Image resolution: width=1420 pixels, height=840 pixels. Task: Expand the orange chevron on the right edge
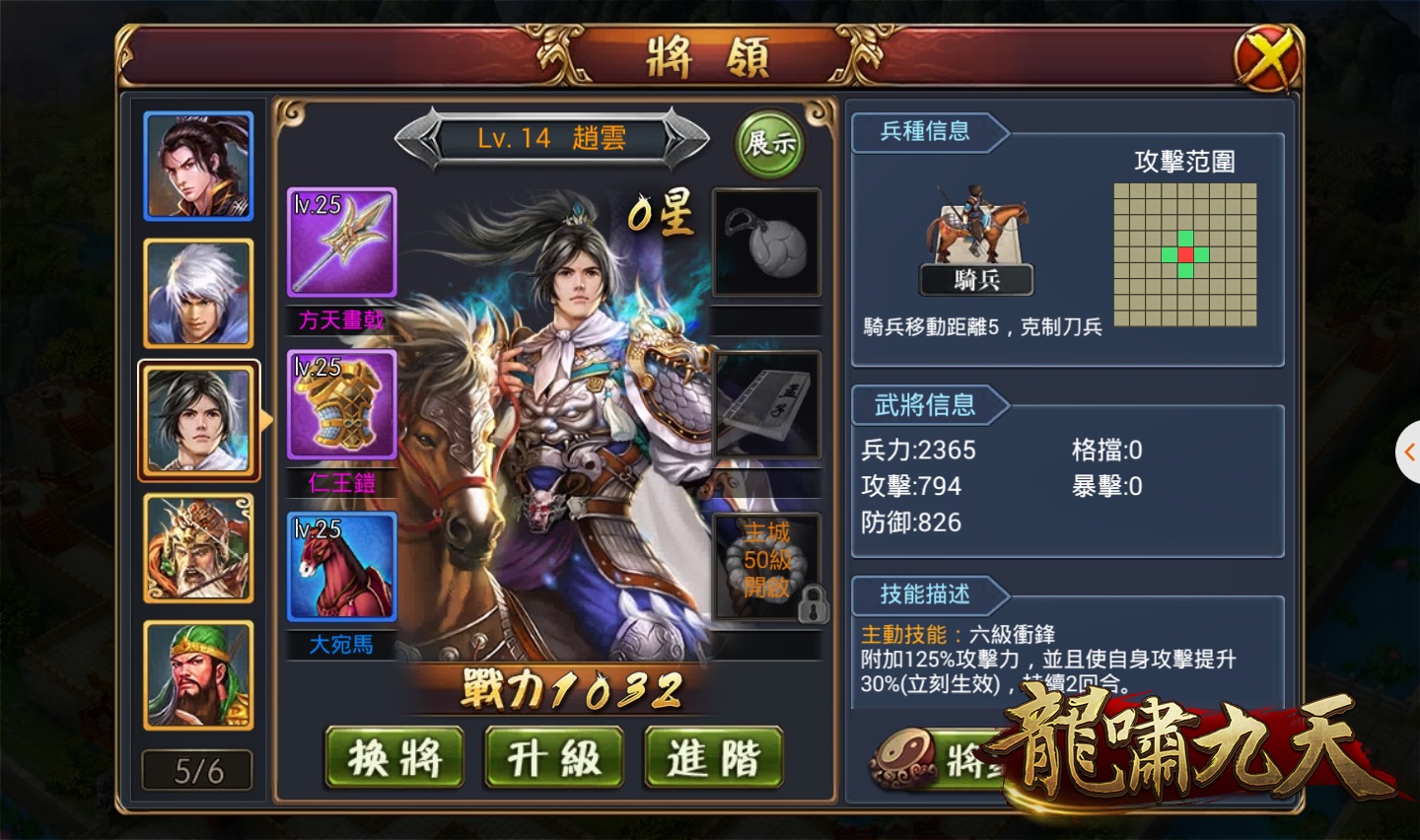[1408, 452]
